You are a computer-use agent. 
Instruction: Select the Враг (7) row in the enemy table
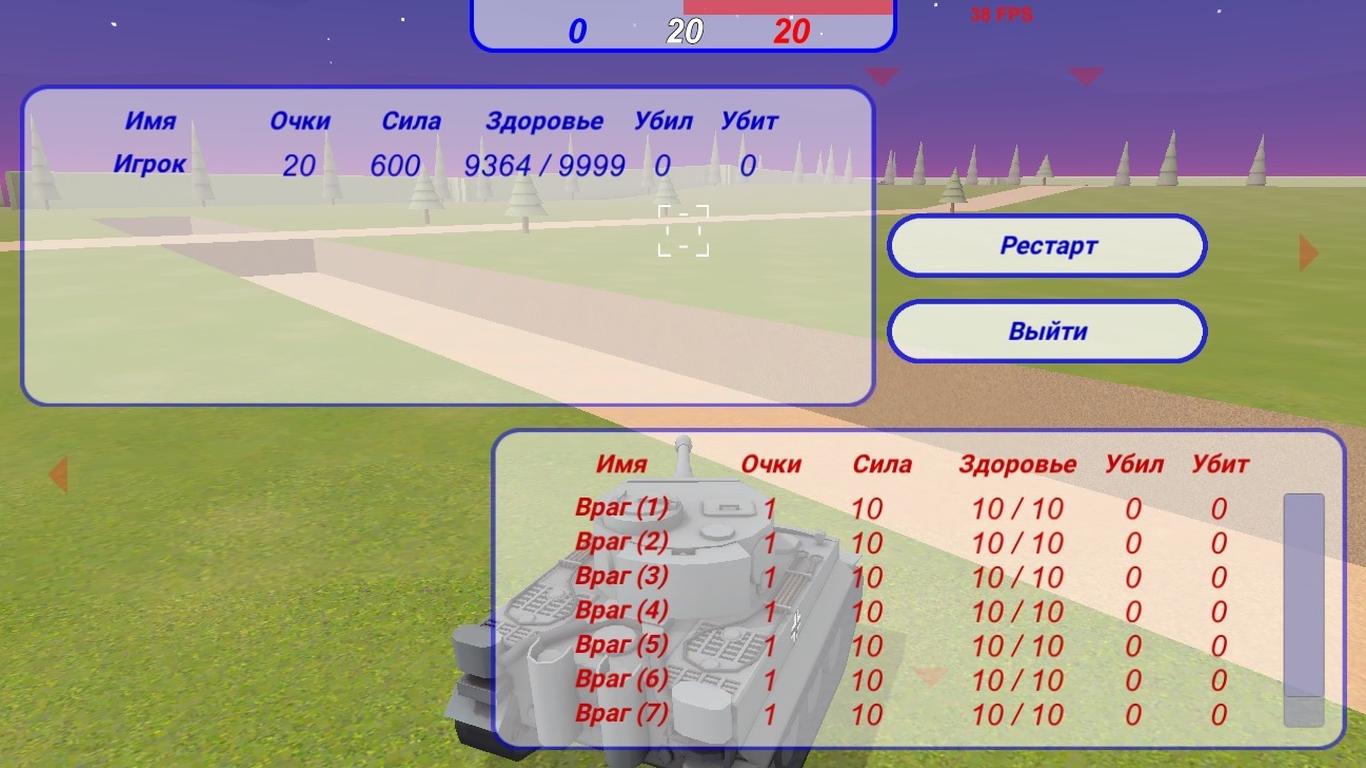tap(900, 715)
